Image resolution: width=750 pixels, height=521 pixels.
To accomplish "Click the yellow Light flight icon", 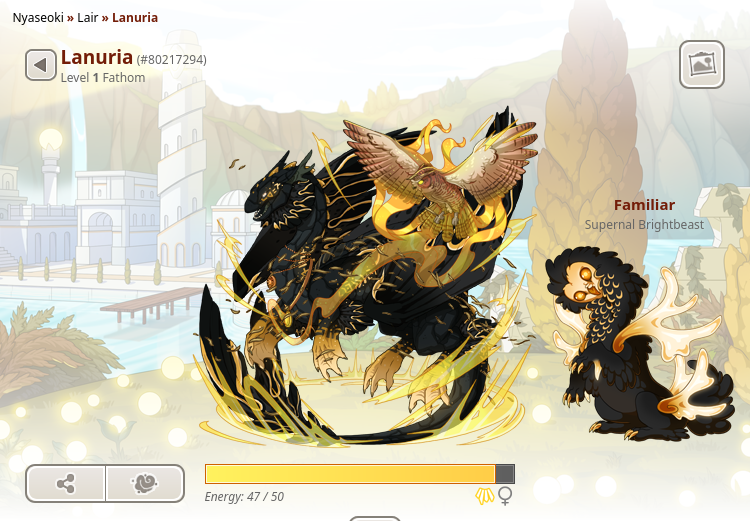I will point(485,496).
